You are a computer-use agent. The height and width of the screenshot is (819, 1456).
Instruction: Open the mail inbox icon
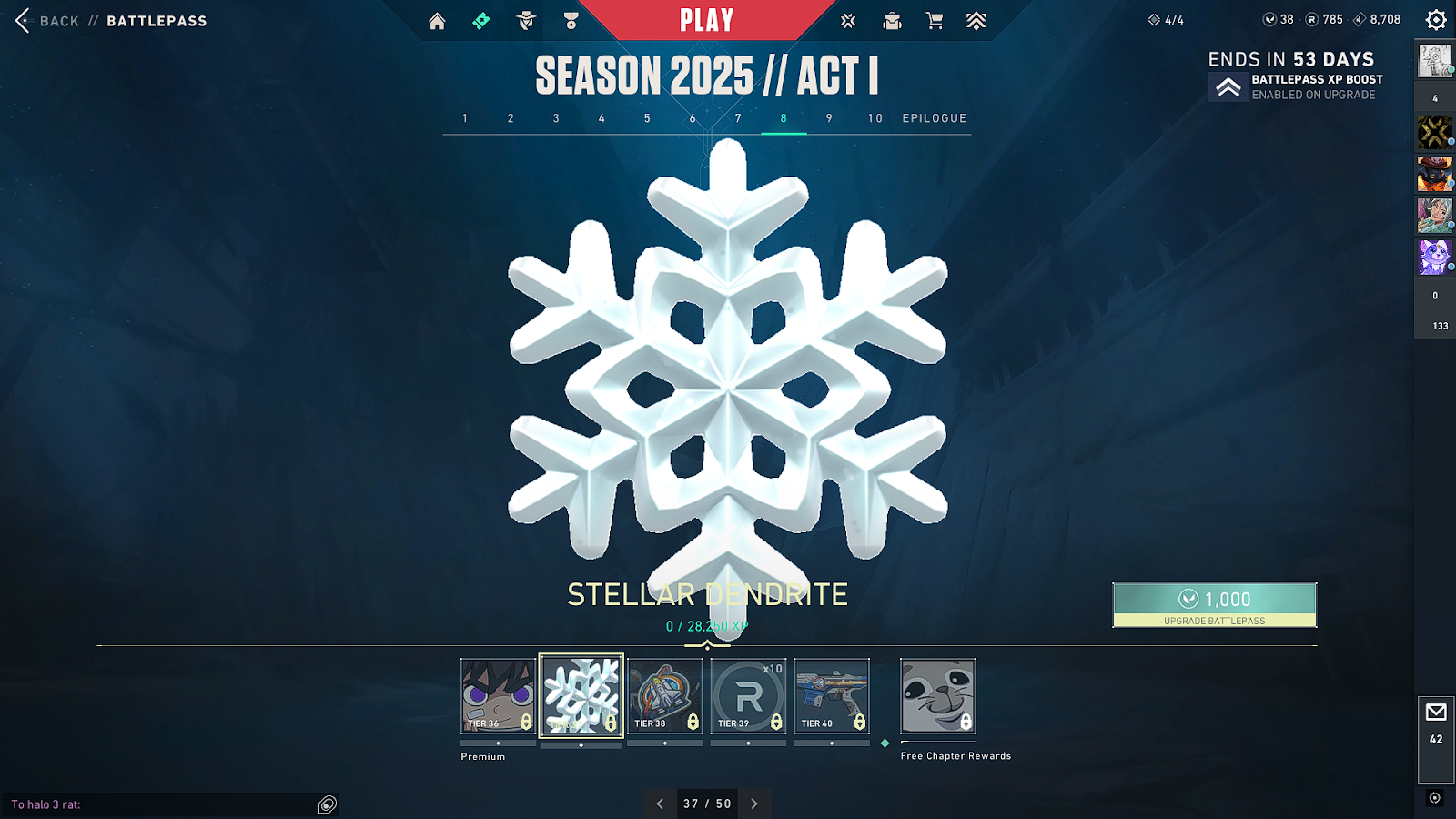coord(1436,713)
